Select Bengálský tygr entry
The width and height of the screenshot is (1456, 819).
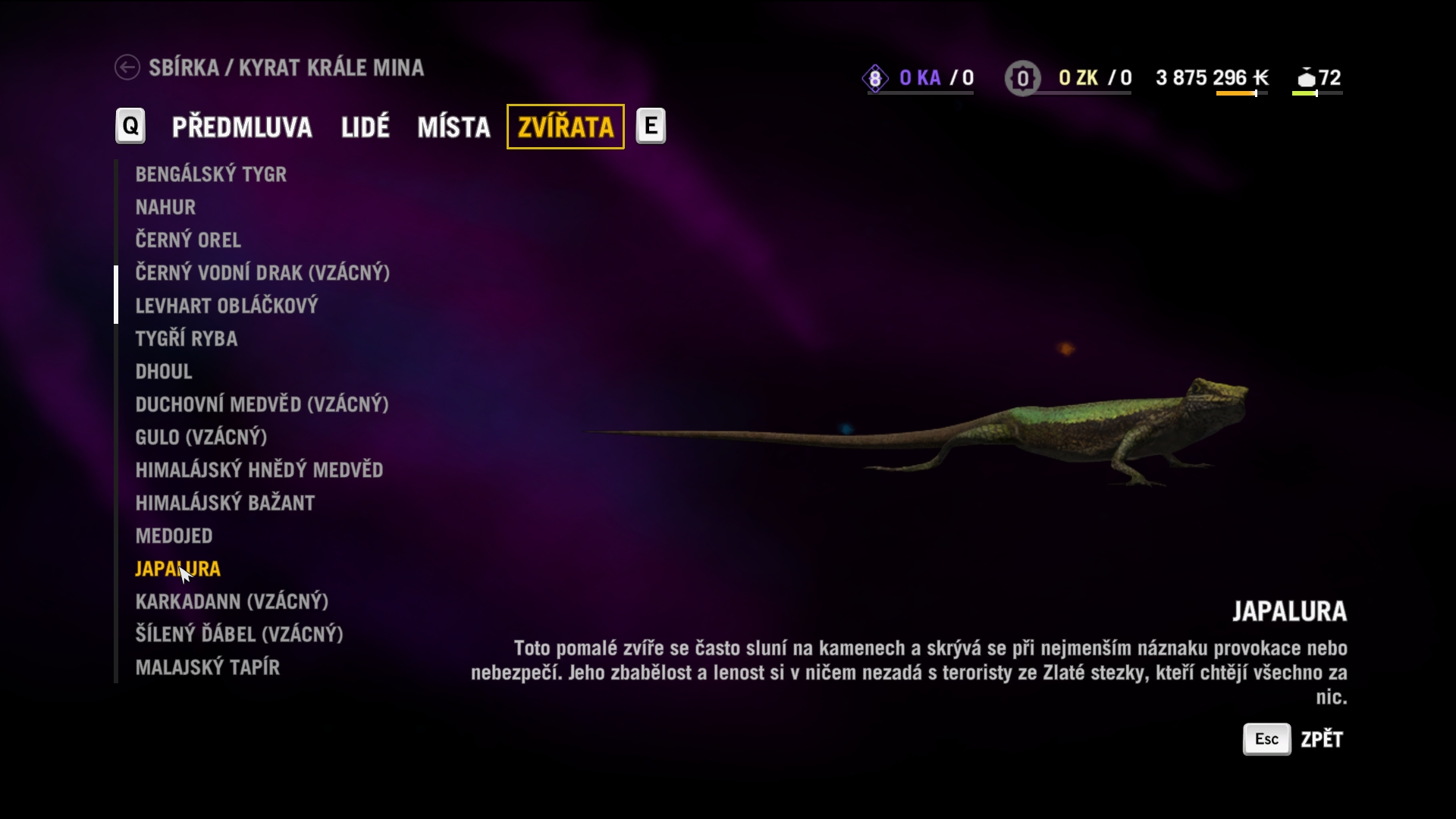pyautogui.click(x=211, y=174)
